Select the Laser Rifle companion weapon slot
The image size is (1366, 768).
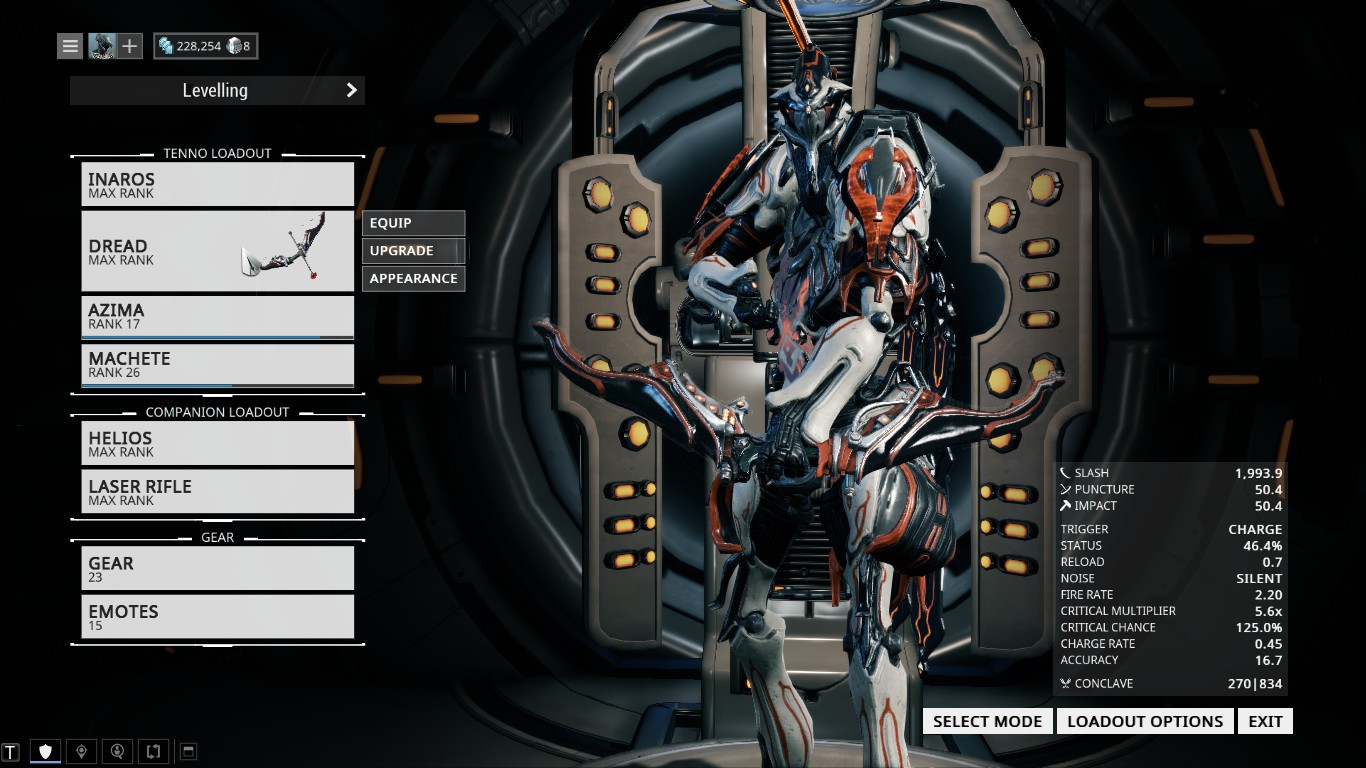[217, 491]
